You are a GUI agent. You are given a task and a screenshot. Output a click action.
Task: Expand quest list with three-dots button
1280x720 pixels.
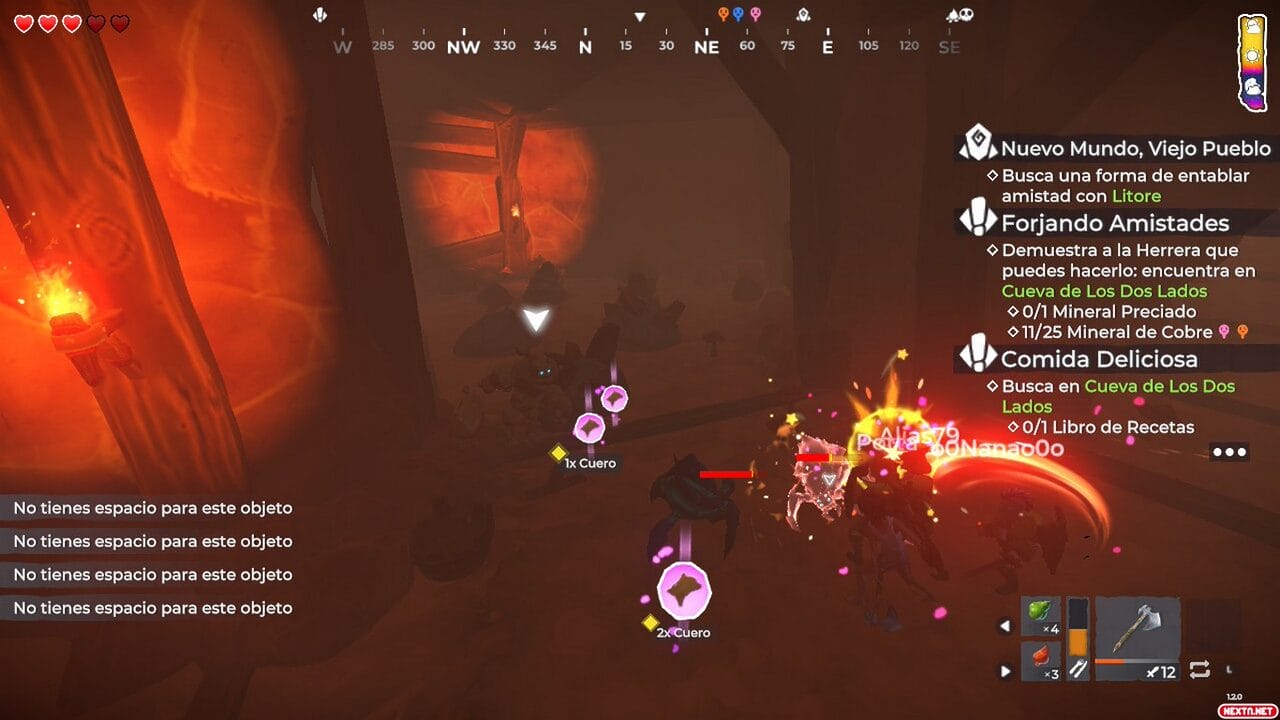click(1229, 452)
